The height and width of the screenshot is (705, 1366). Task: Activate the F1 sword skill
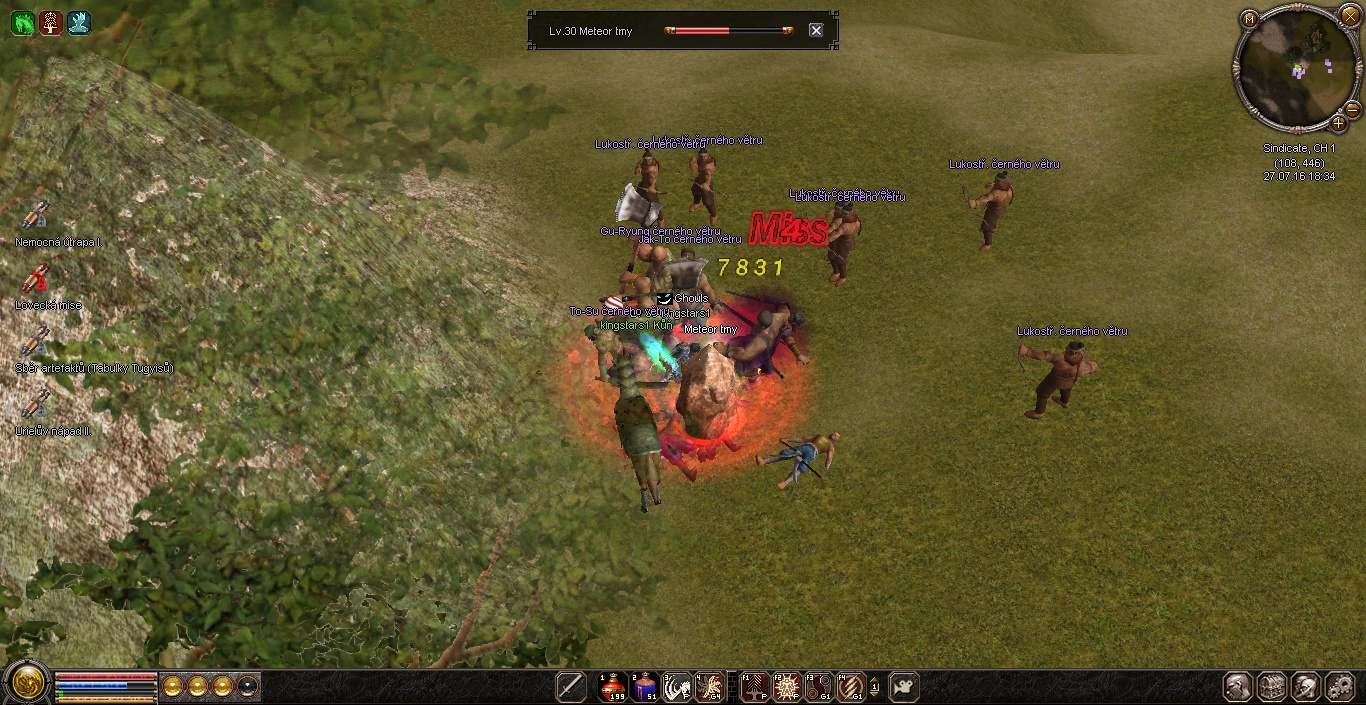755,686
